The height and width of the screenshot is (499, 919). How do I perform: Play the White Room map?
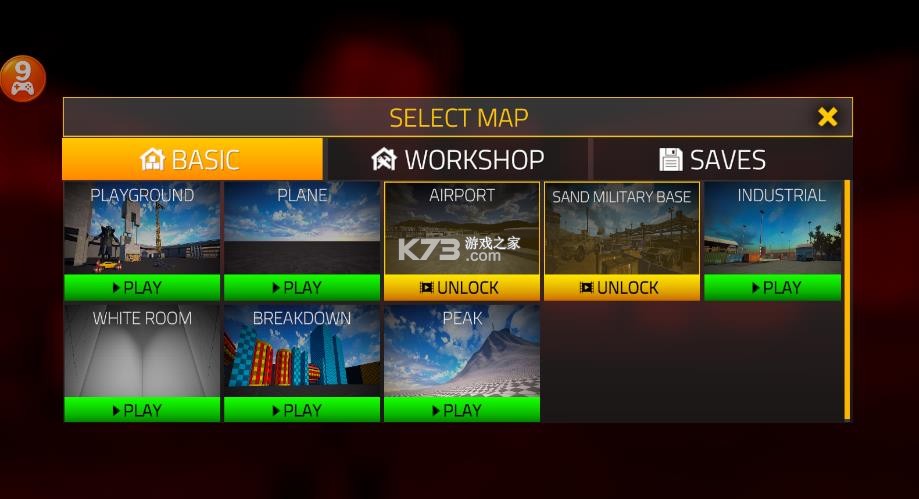click(x=142, y=410)
